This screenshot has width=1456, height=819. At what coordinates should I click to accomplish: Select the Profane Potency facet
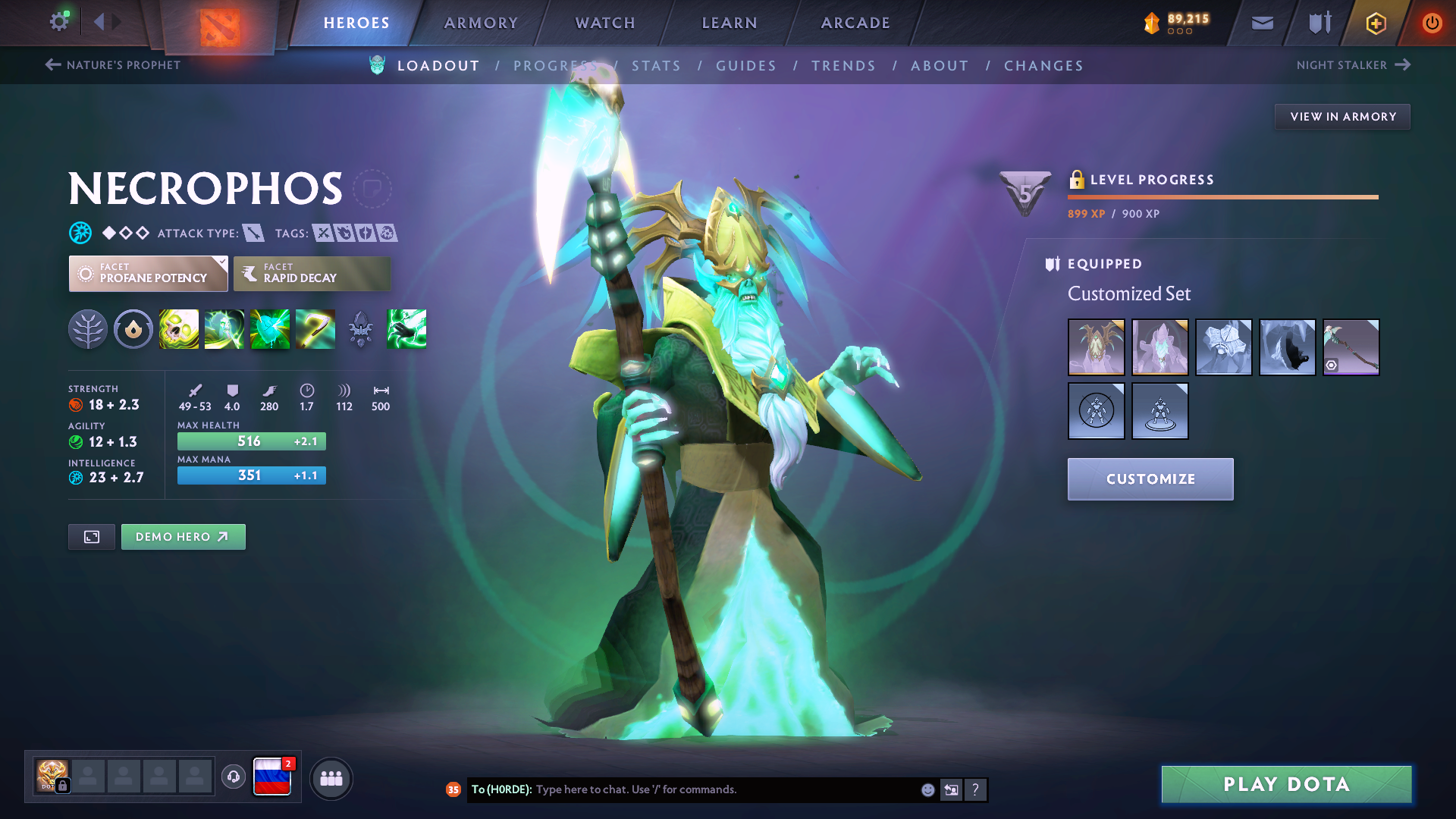point(149,274)
